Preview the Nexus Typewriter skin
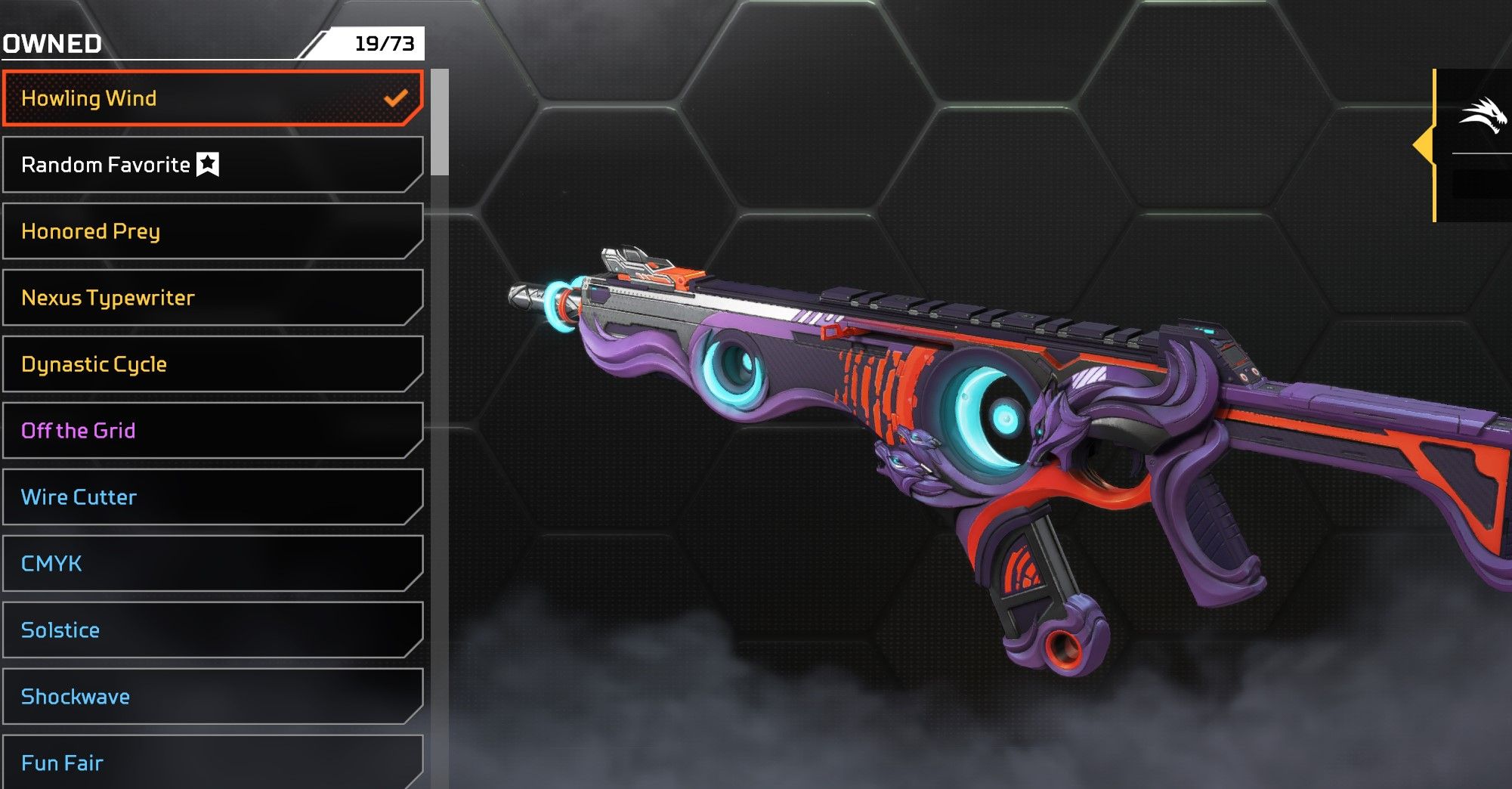The width and height of the screenshot is (1512, 789). (x=212, y=298)
